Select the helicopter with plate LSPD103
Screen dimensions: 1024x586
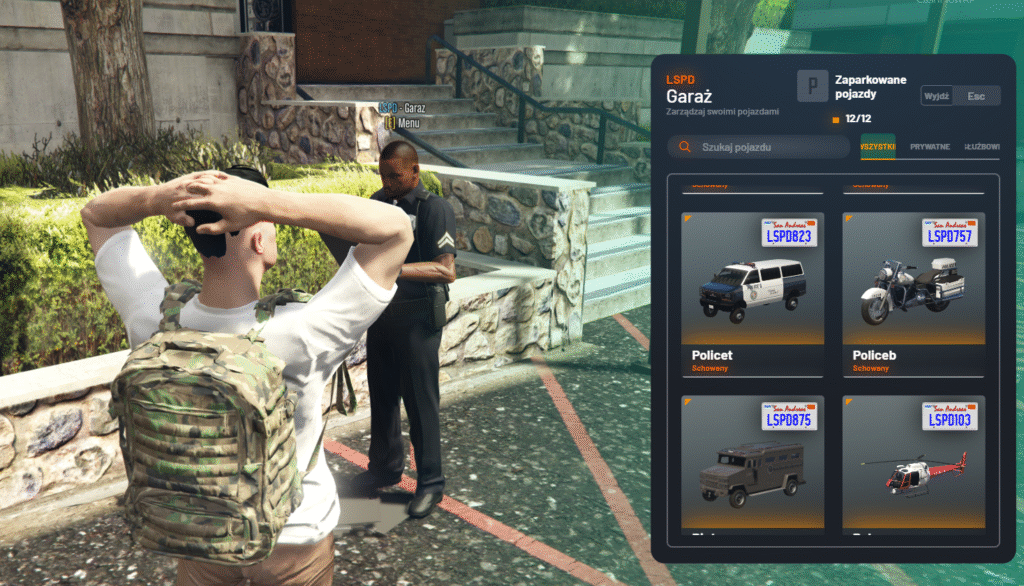(913, 464)
